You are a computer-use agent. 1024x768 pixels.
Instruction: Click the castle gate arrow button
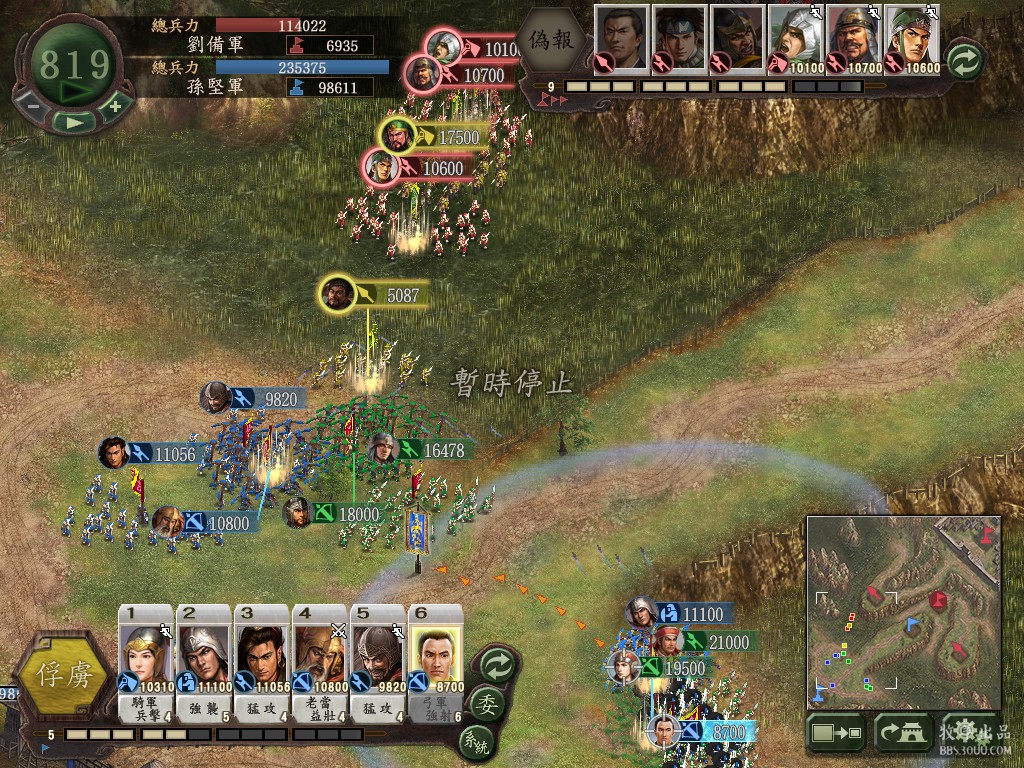[902, 733]
